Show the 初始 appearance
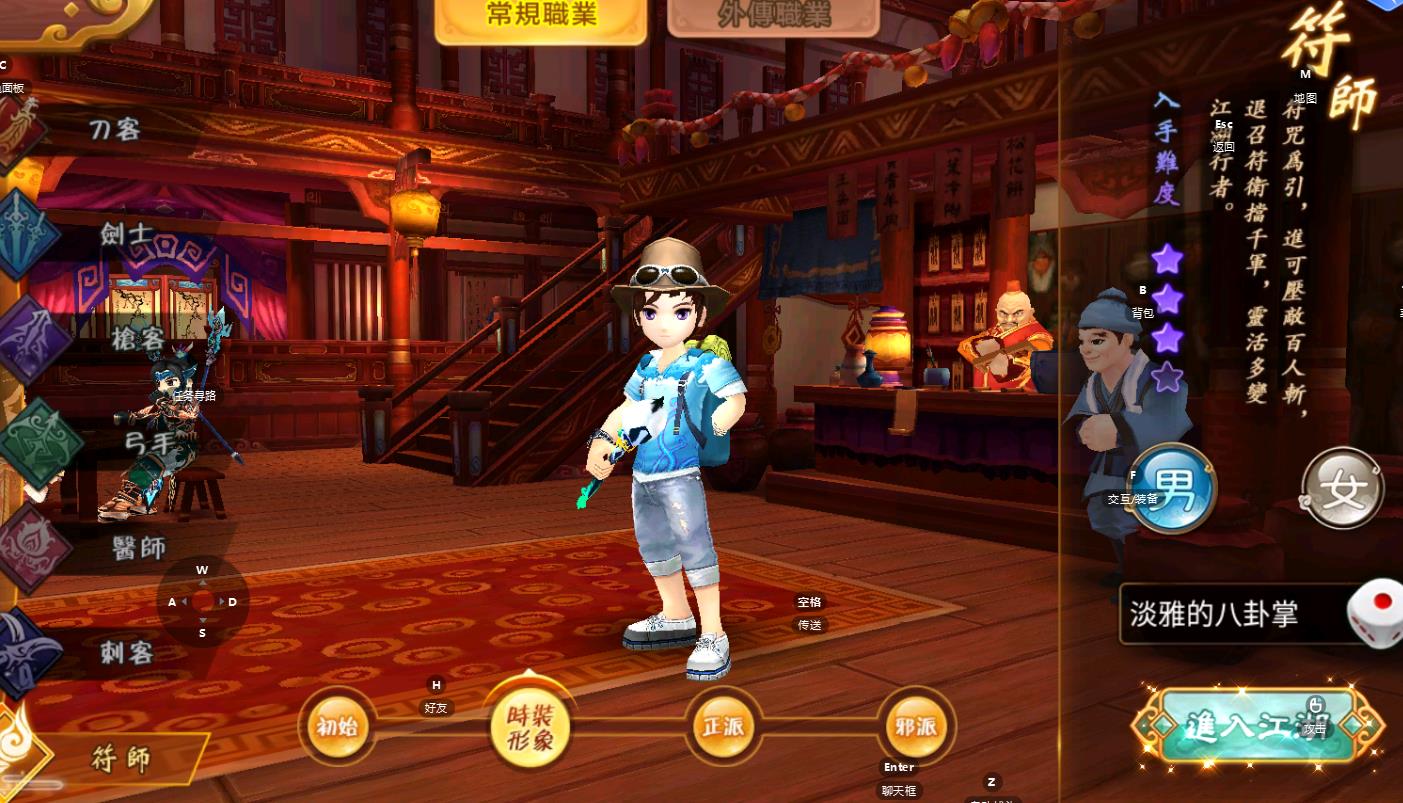Screen dimensions: 1403x803 point(336,727)
